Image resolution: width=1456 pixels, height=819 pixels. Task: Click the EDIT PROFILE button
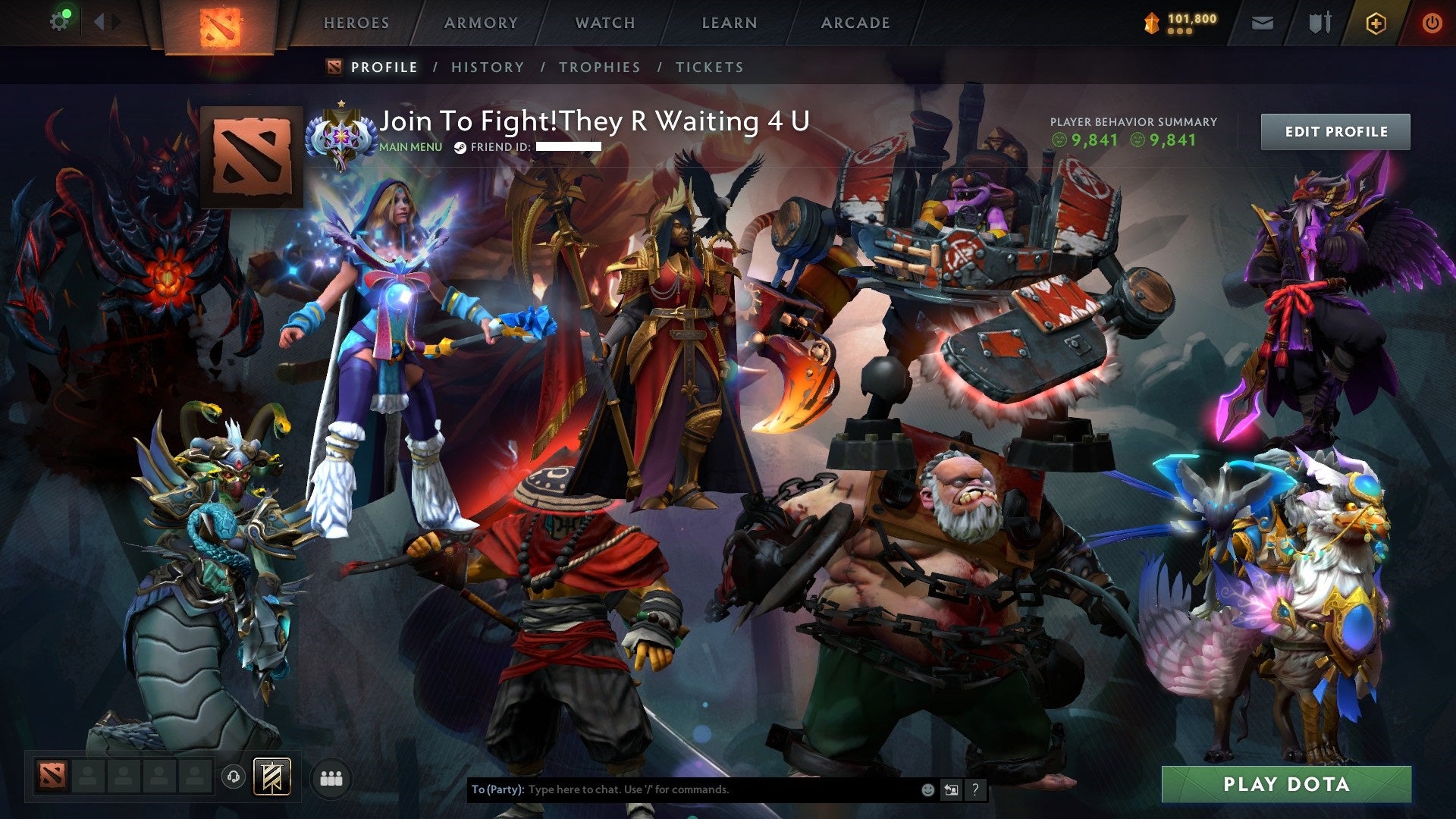[x=1335, y=130]
